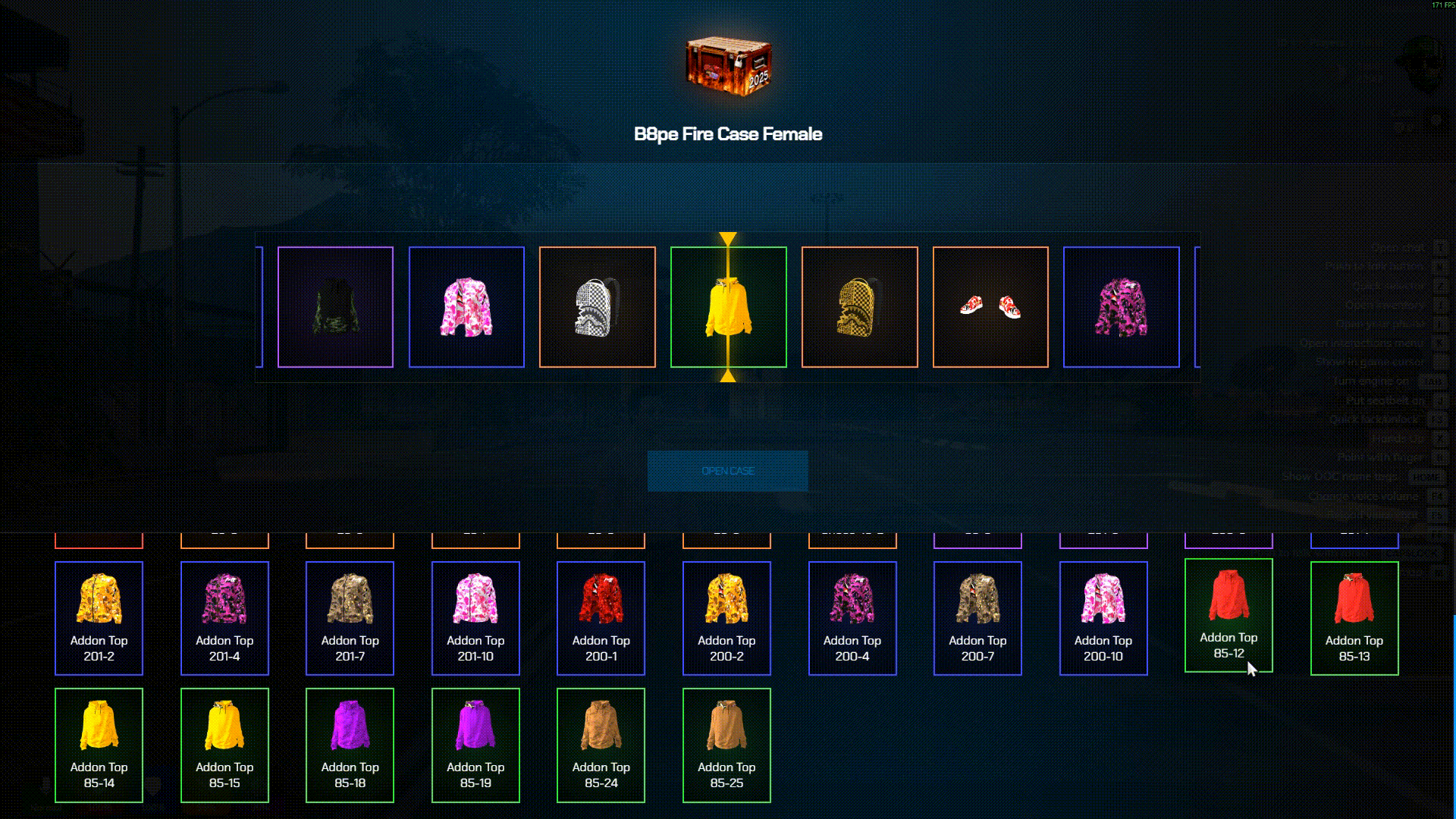The image size is (1456, 819).
Task: Select the yellow hoodie in the reel
Action: 728,307
